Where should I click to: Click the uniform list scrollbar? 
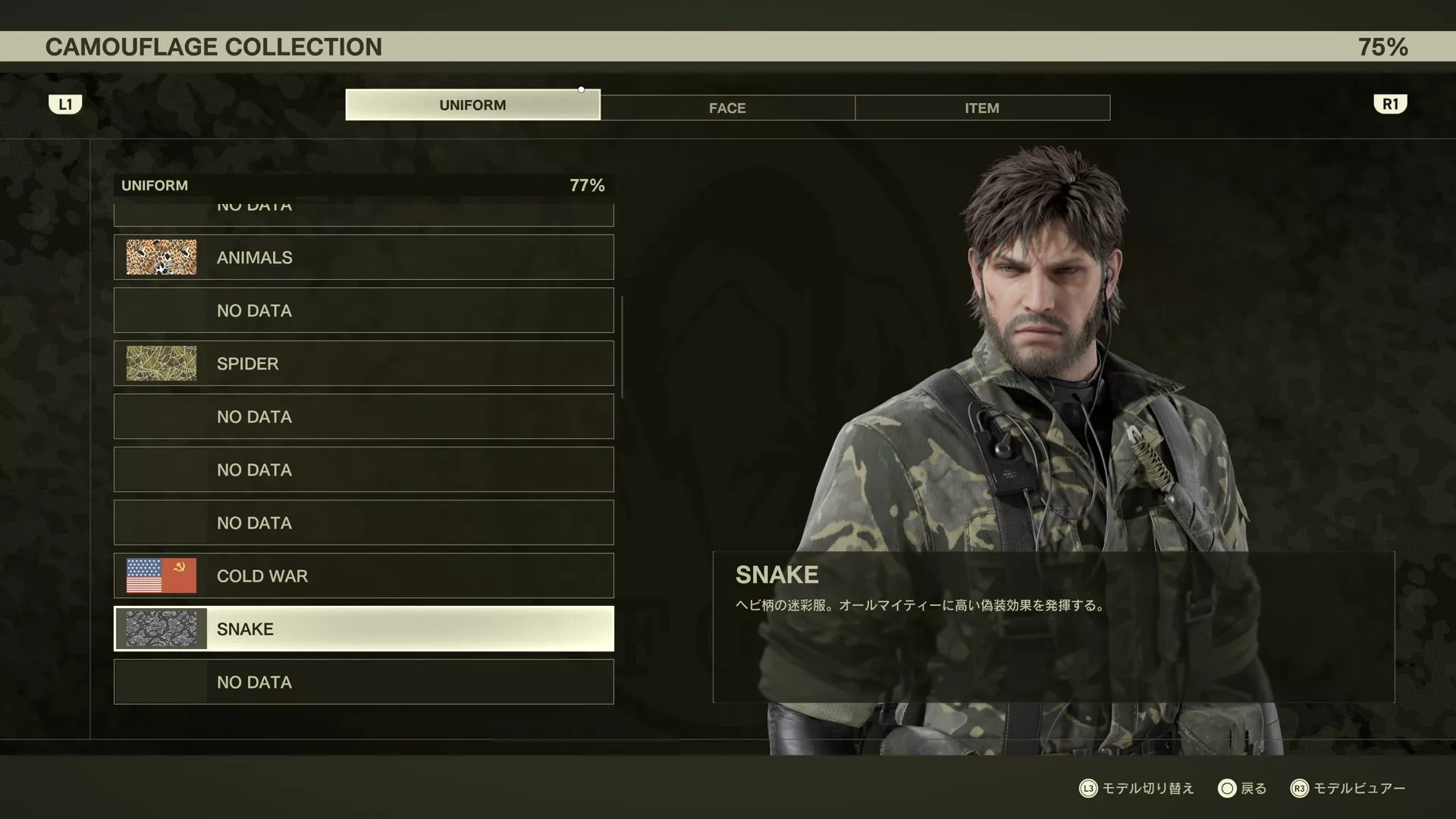[x=622, y=347]
